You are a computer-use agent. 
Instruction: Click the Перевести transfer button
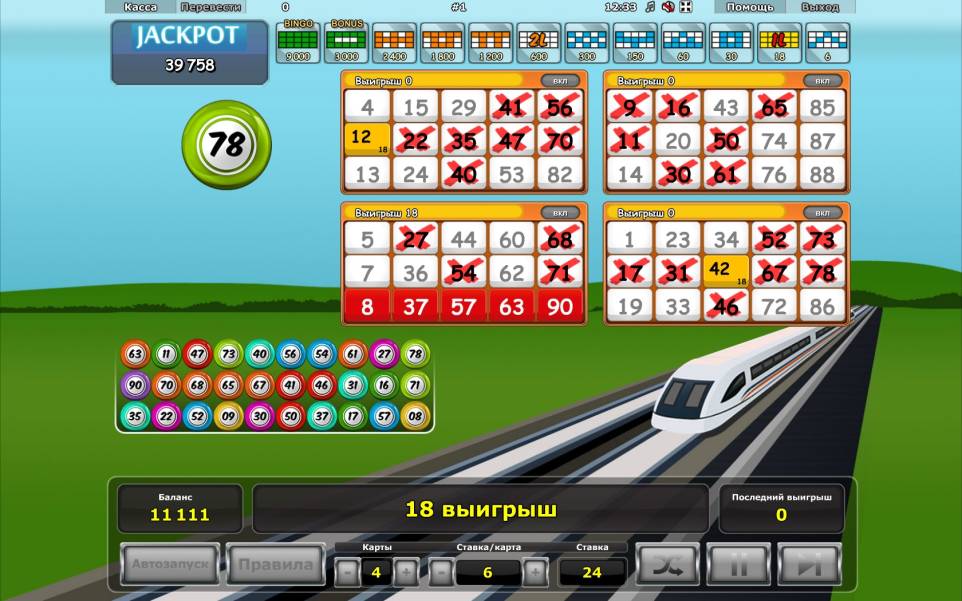pos(211,7)
